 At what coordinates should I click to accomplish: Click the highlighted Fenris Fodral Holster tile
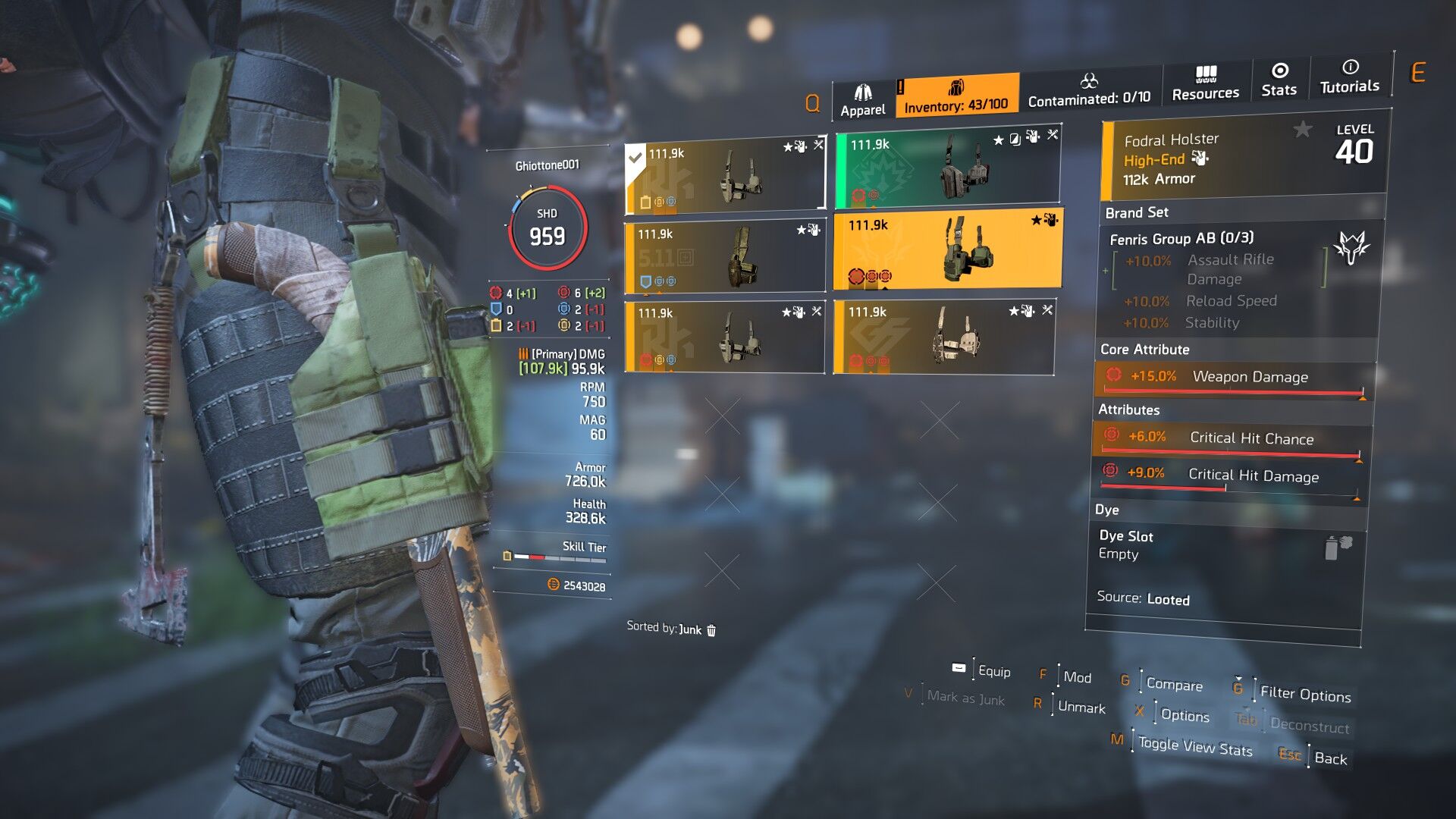point(948,252)
